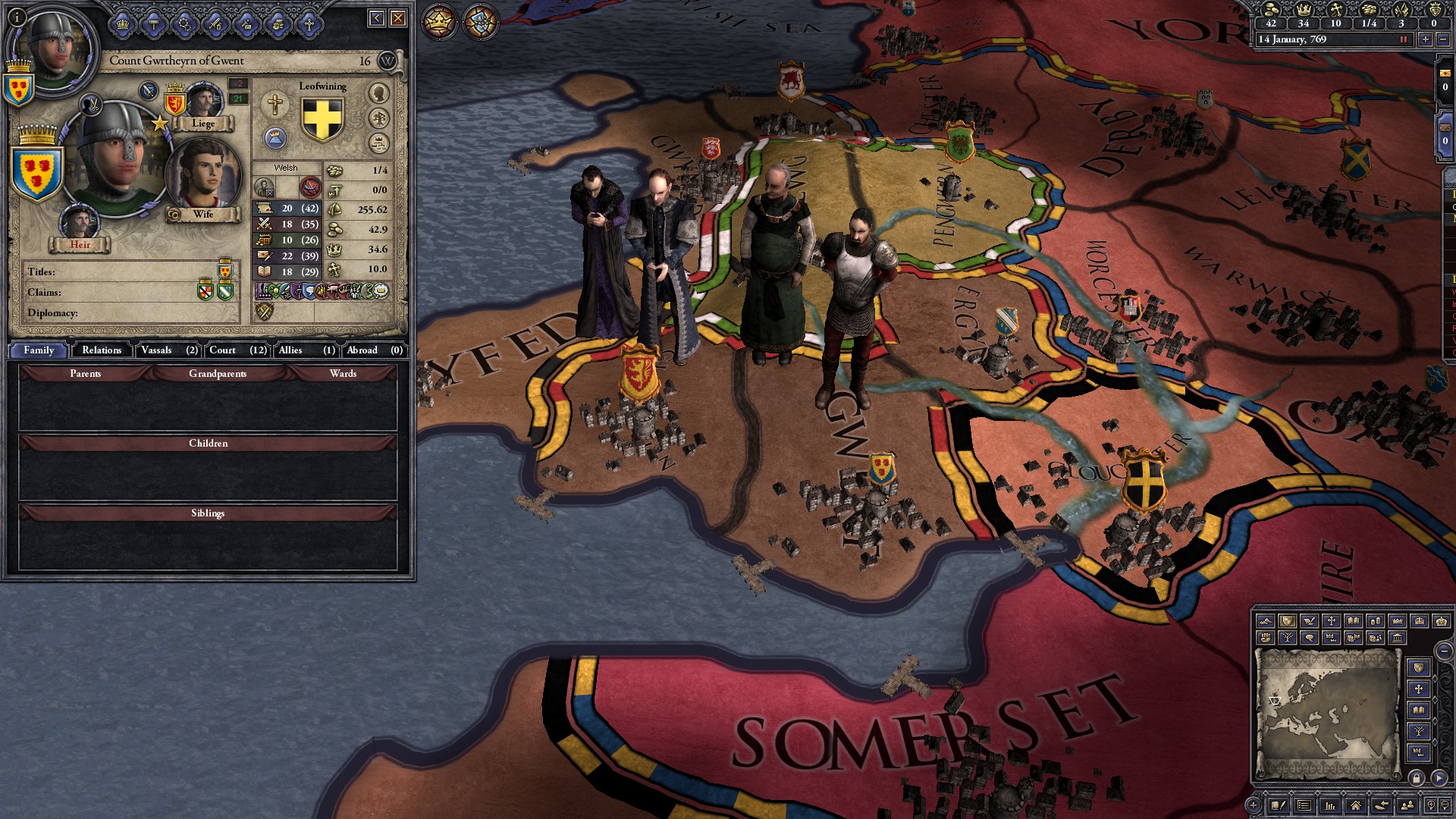
Task: Open the Heir portrait
Action: tap(80, 222)
